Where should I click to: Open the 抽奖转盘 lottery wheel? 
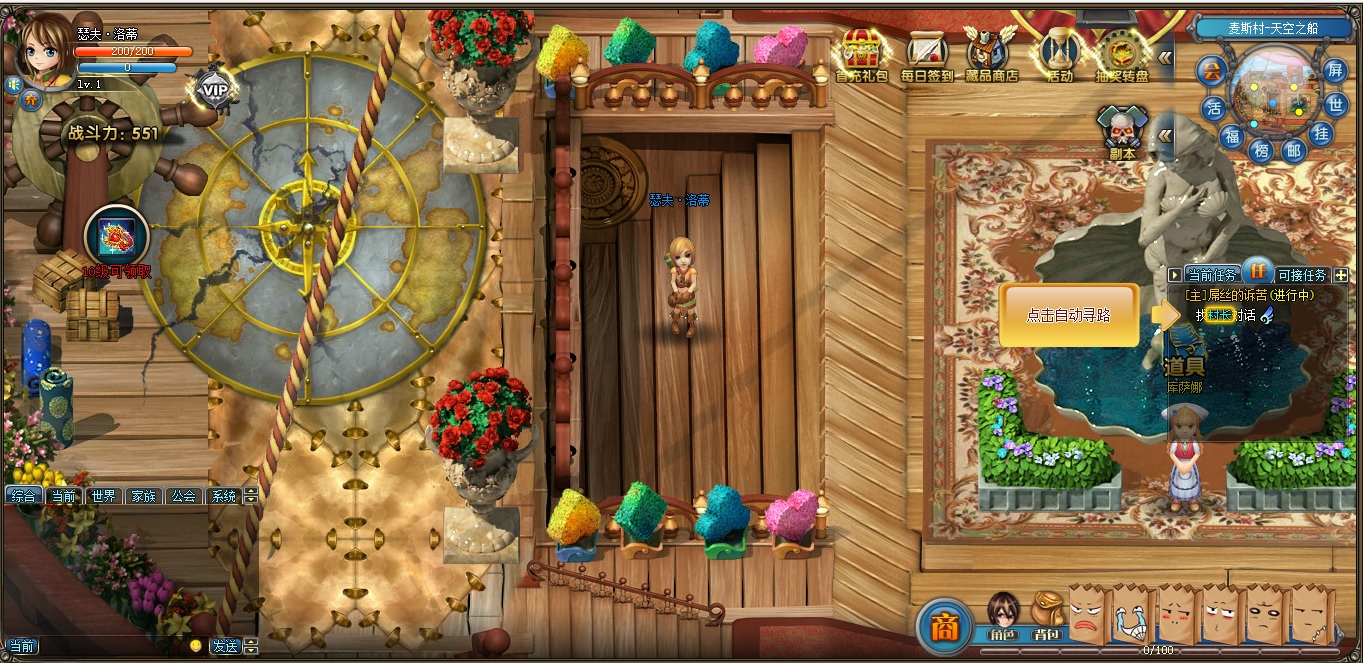click(x=1122, y=54)
